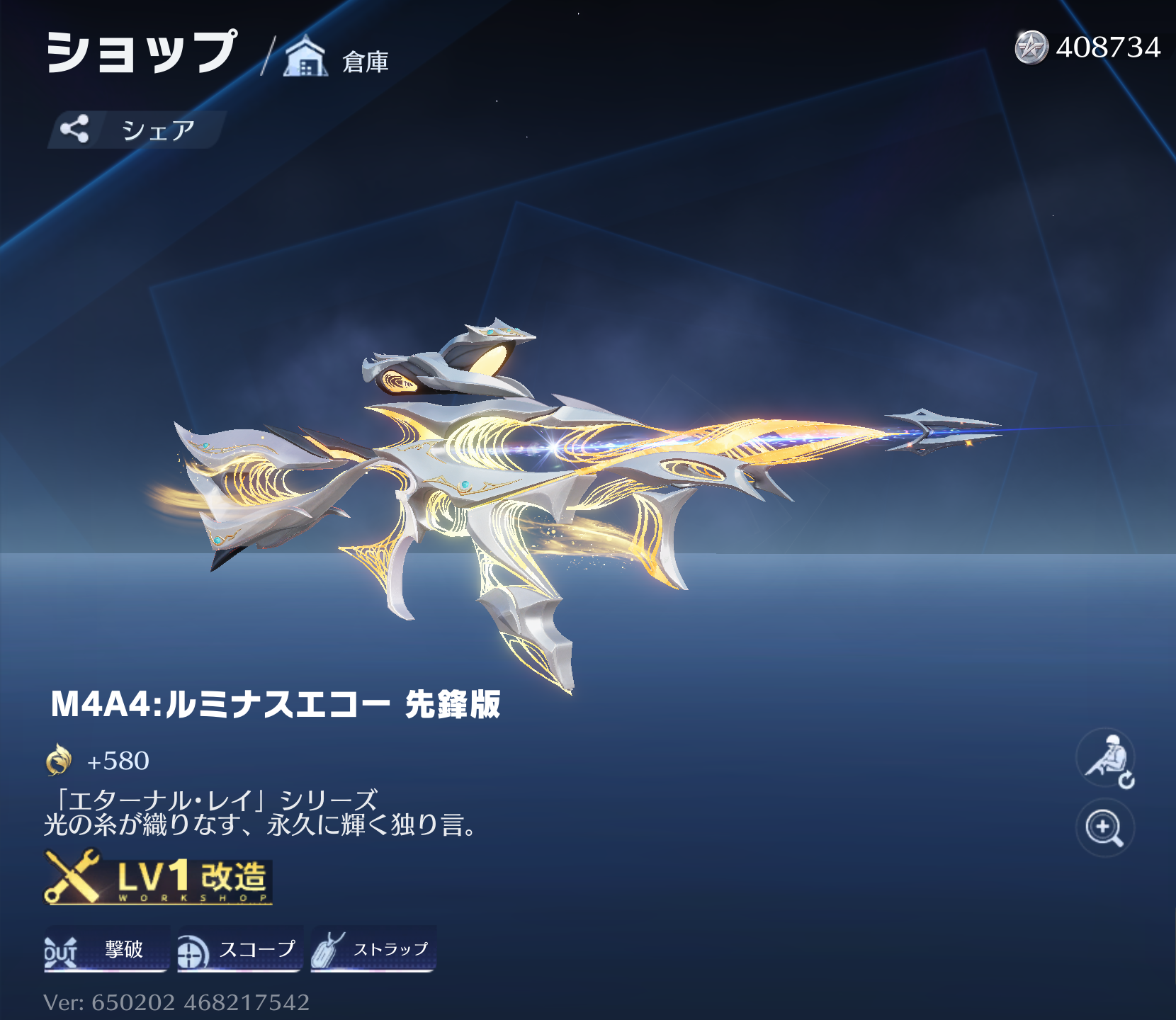
Task: Toggle the character holding-weapon preview icon
Action: (1106, 759)
